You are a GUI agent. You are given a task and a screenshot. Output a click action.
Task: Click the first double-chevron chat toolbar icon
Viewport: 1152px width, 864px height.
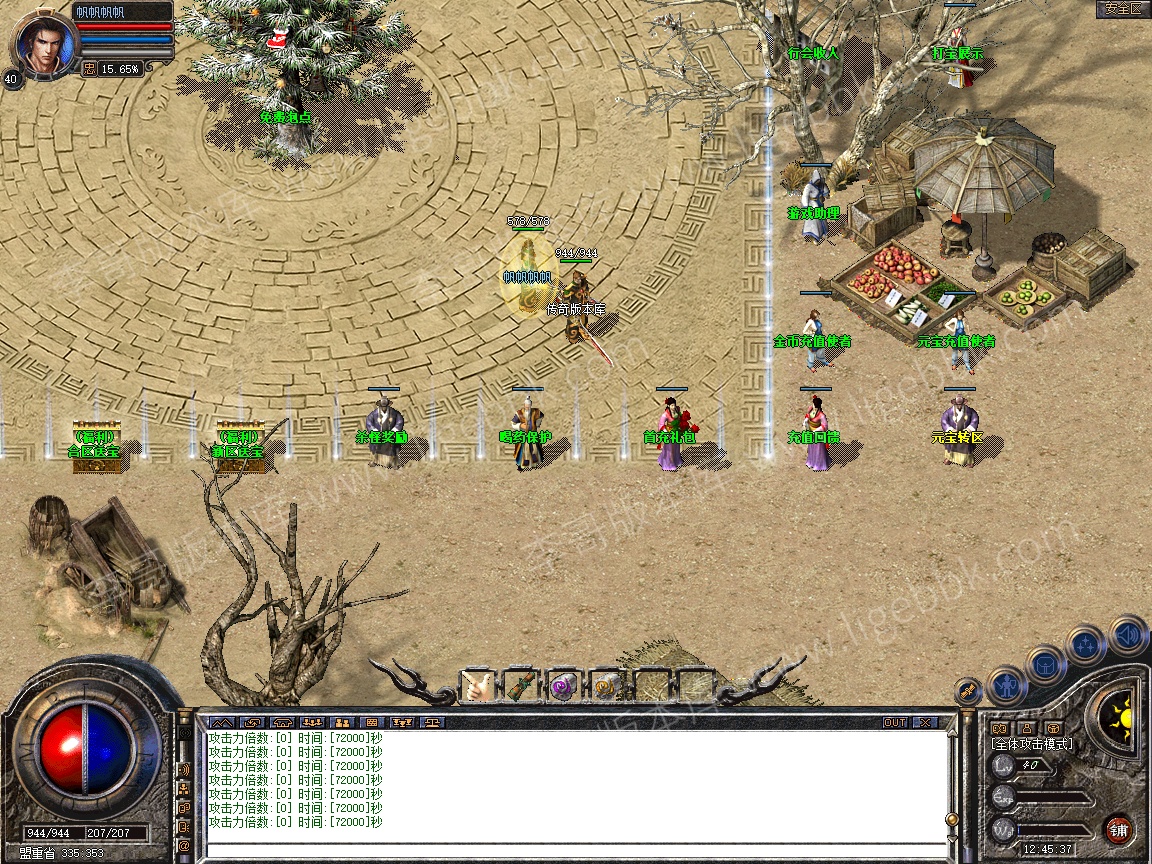tap(221, 722)
